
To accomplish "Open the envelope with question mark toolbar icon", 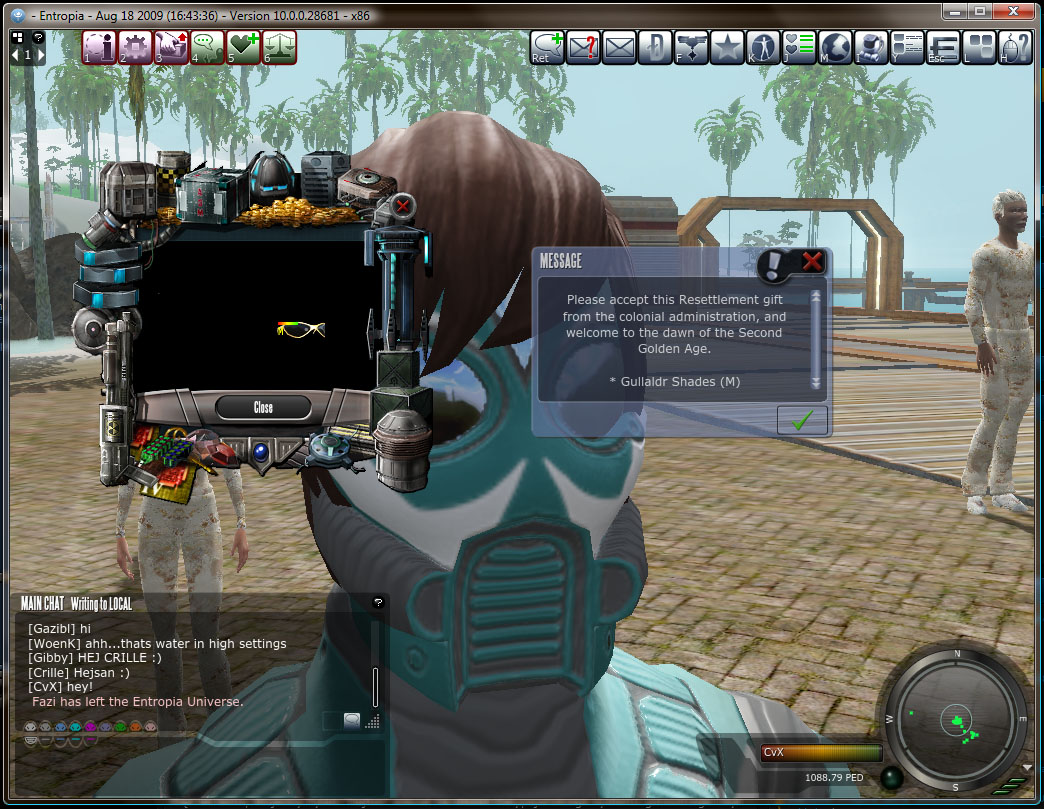I will [x=583, y=47].
